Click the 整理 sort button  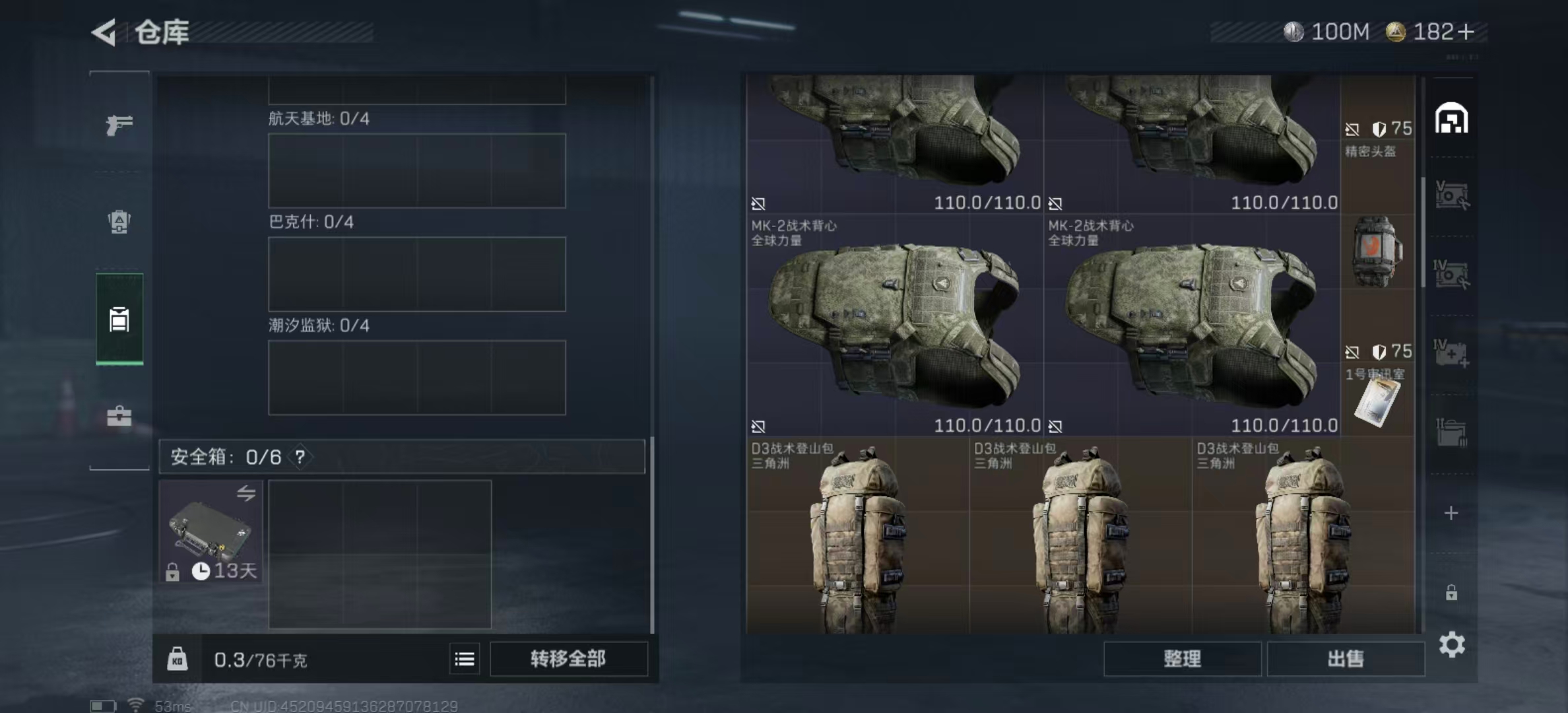coord(1182,659)
